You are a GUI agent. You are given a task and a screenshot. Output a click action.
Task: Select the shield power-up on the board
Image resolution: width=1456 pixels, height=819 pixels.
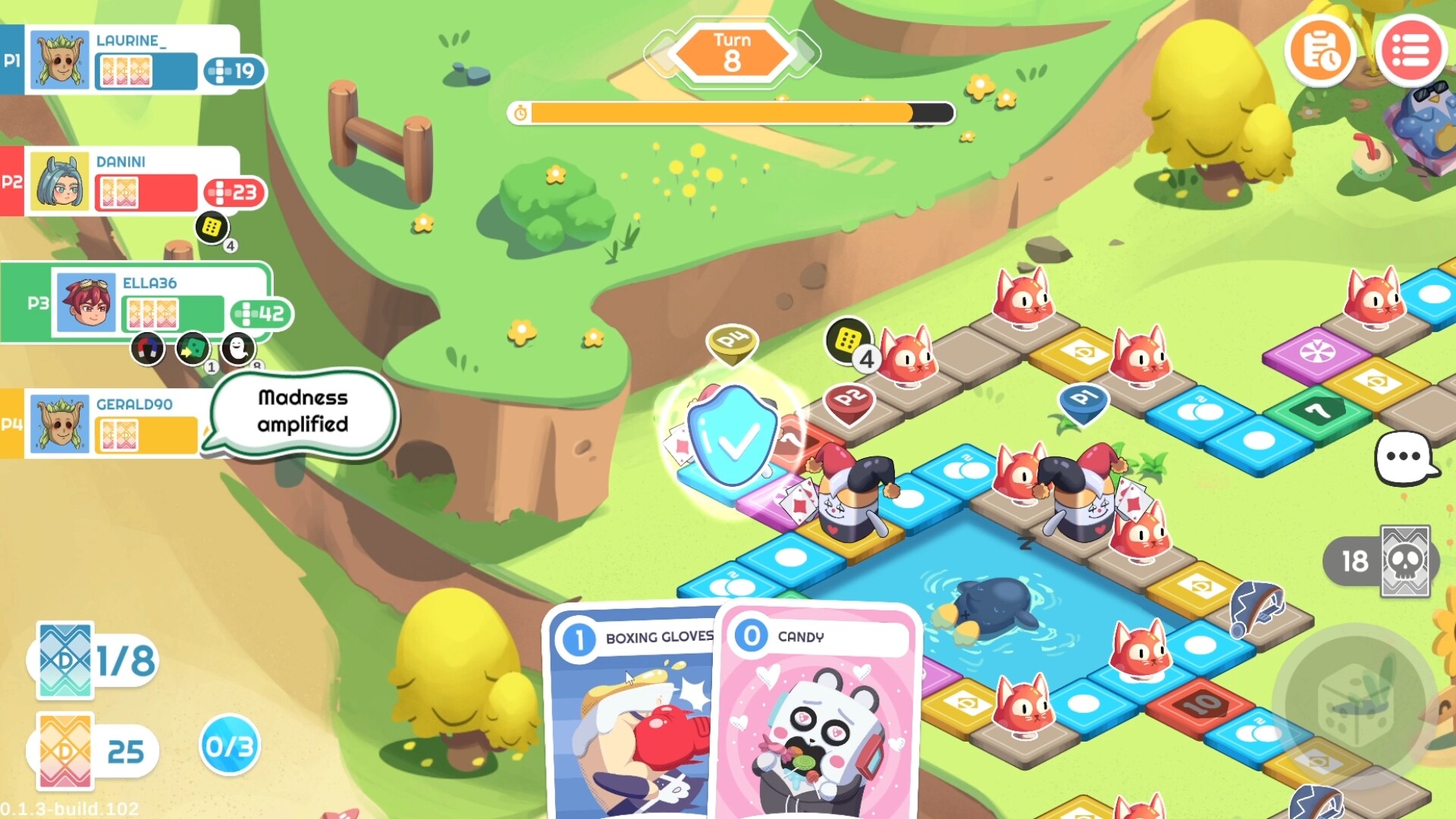point(733,433)
